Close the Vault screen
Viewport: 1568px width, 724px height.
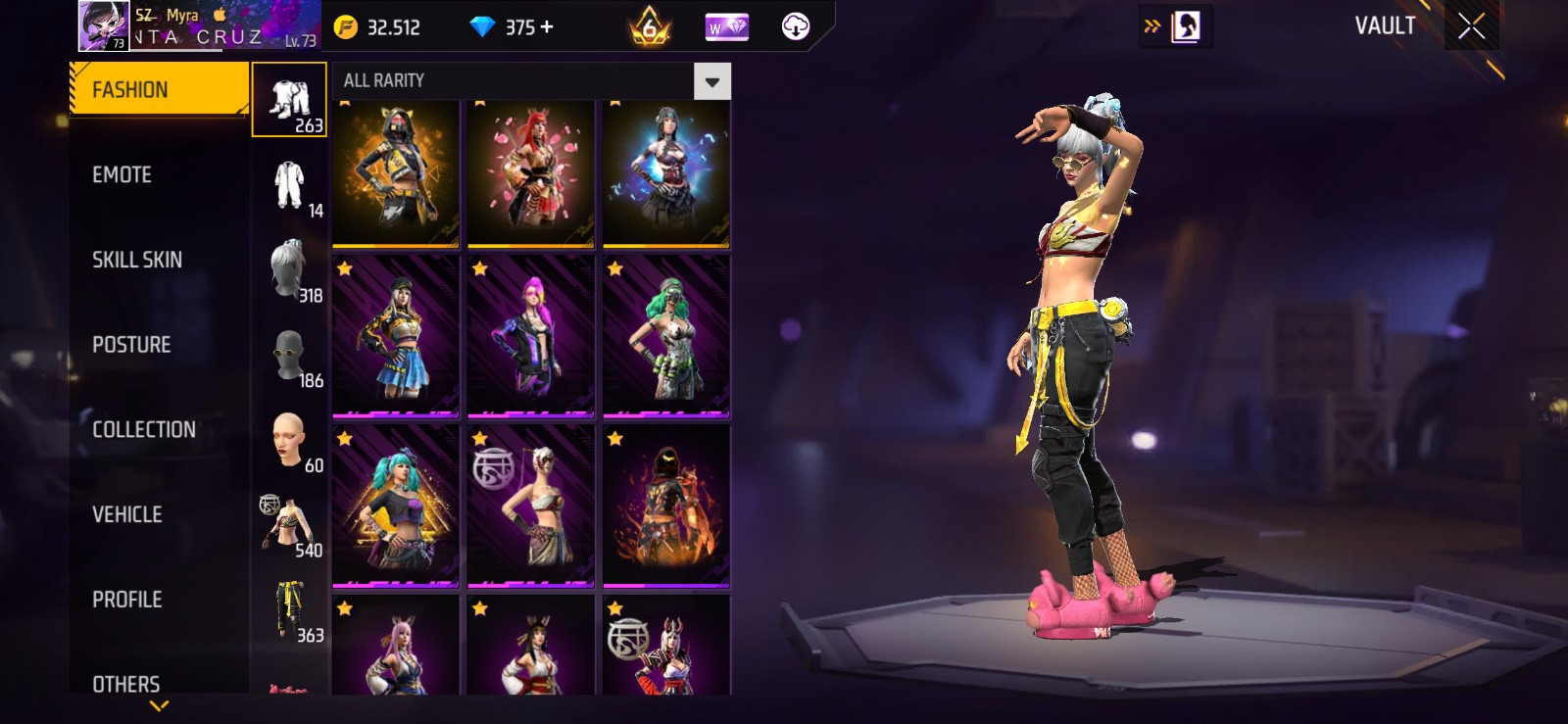tap(1471, 26)
